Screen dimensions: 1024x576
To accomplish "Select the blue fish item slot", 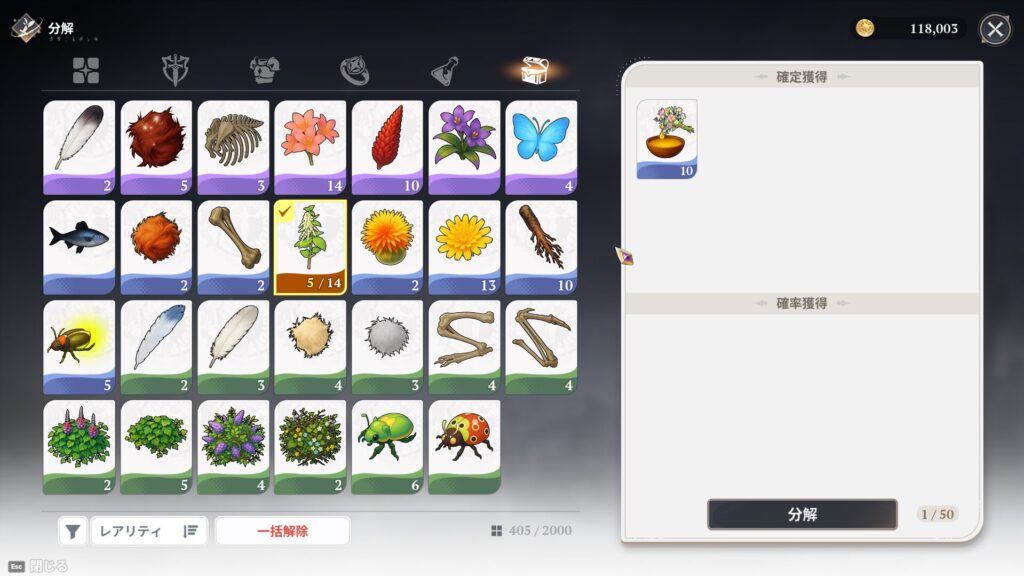I will click(79, 247).
